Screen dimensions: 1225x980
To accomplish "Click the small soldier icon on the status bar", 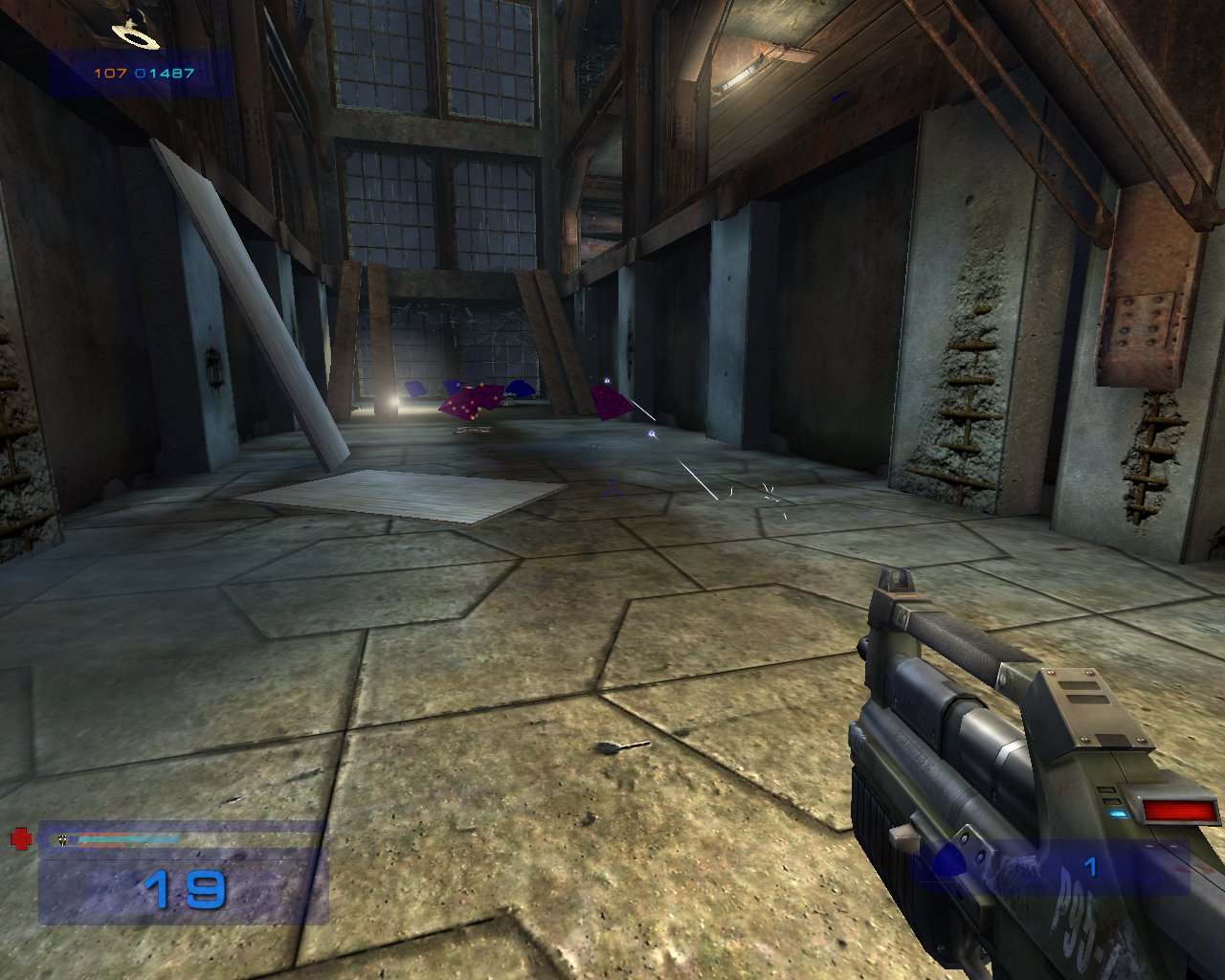I will pos(62,841).
